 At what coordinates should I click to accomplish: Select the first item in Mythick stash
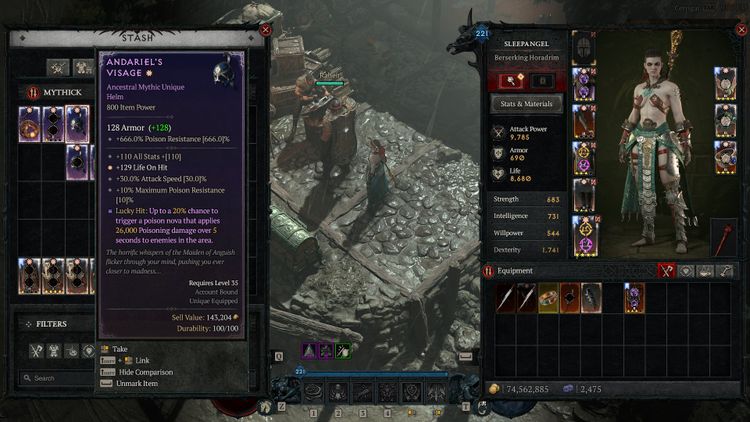[30, 124]
